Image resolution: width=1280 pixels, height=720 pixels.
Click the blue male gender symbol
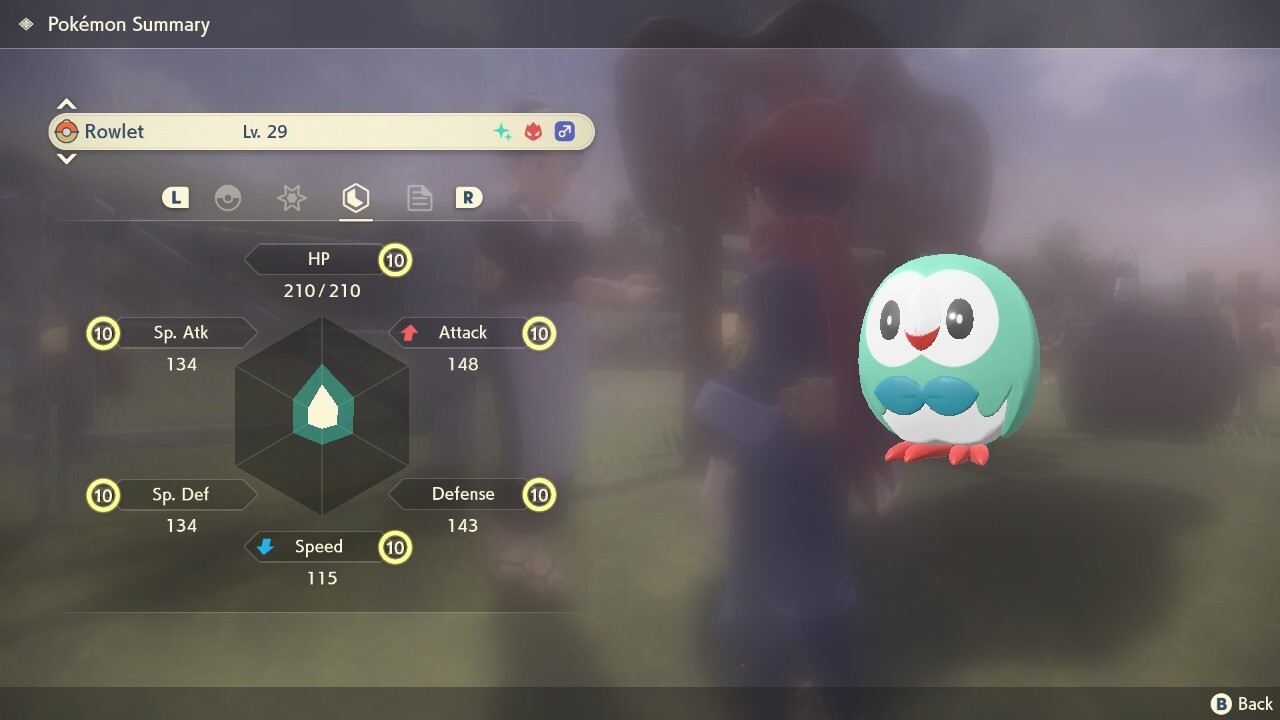[565, 131]
